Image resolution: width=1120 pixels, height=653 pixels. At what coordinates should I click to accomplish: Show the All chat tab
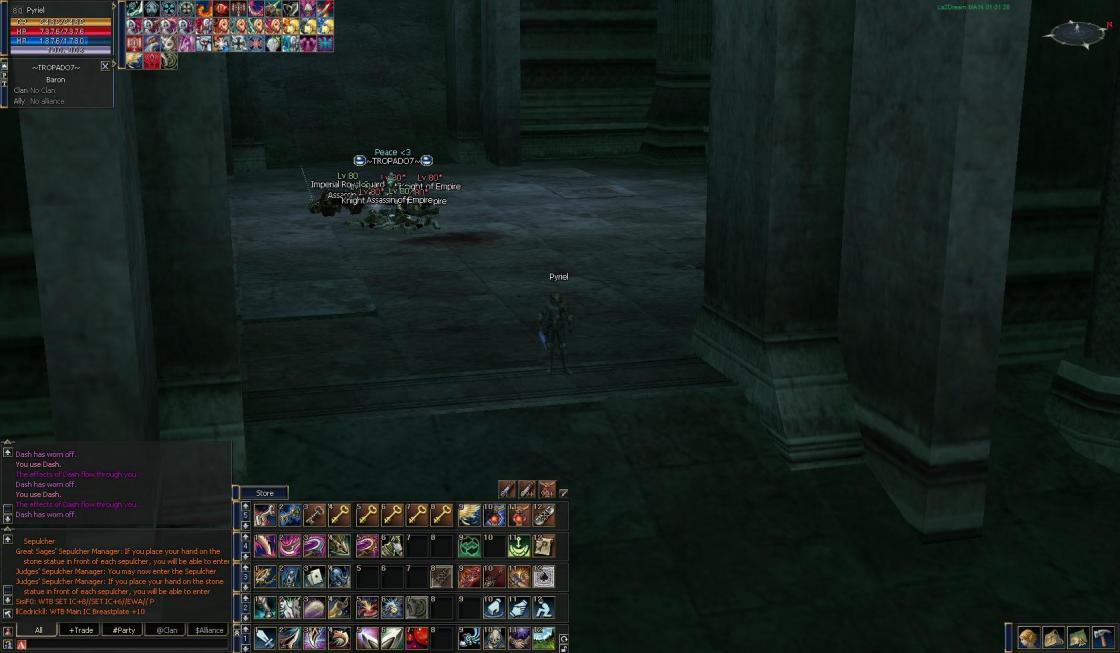38,630
